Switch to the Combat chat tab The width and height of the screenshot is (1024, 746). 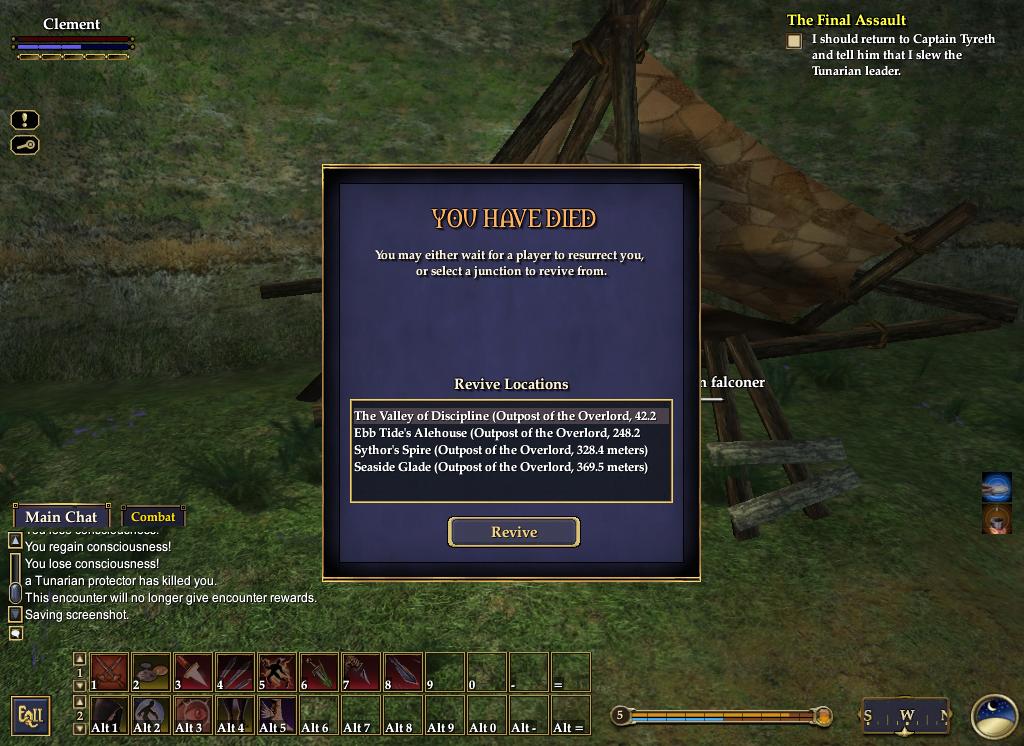click(x=153, y=517)
